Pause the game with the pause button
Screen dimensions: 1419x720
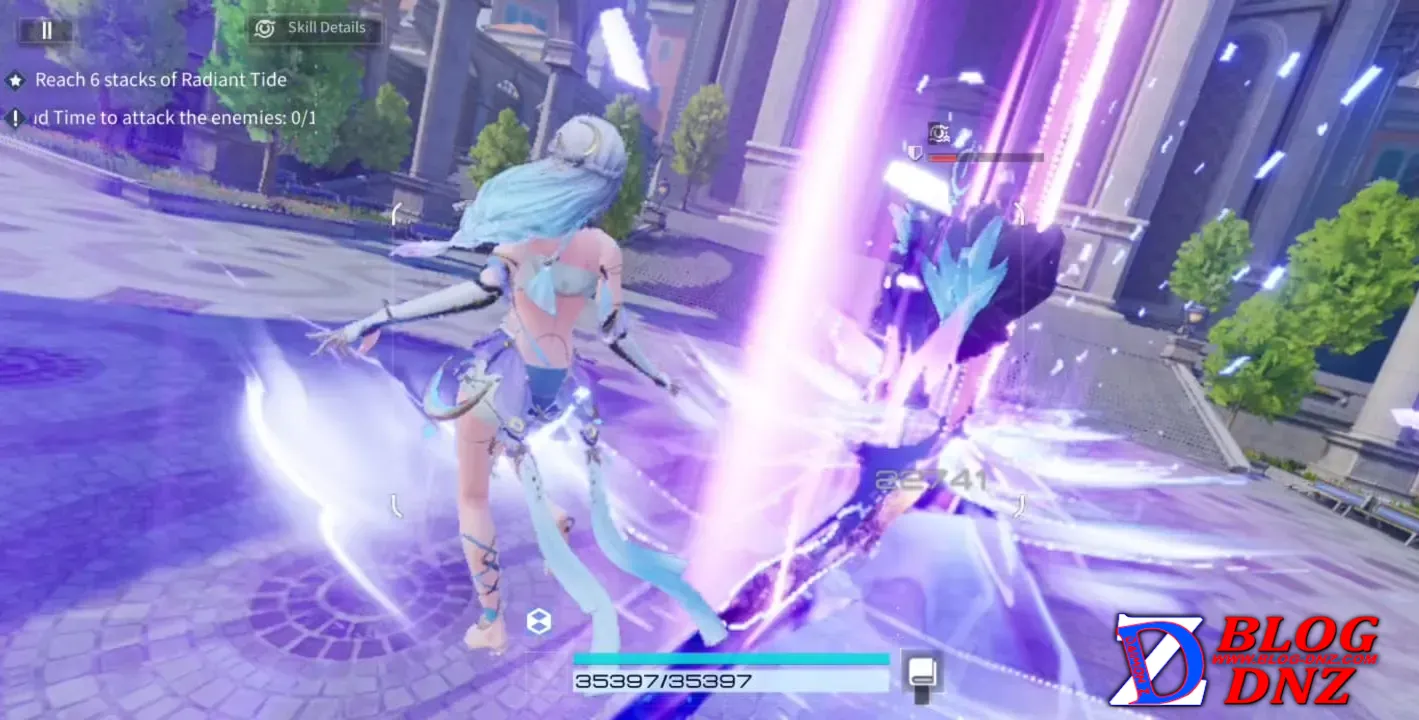(x=45, y=30)
